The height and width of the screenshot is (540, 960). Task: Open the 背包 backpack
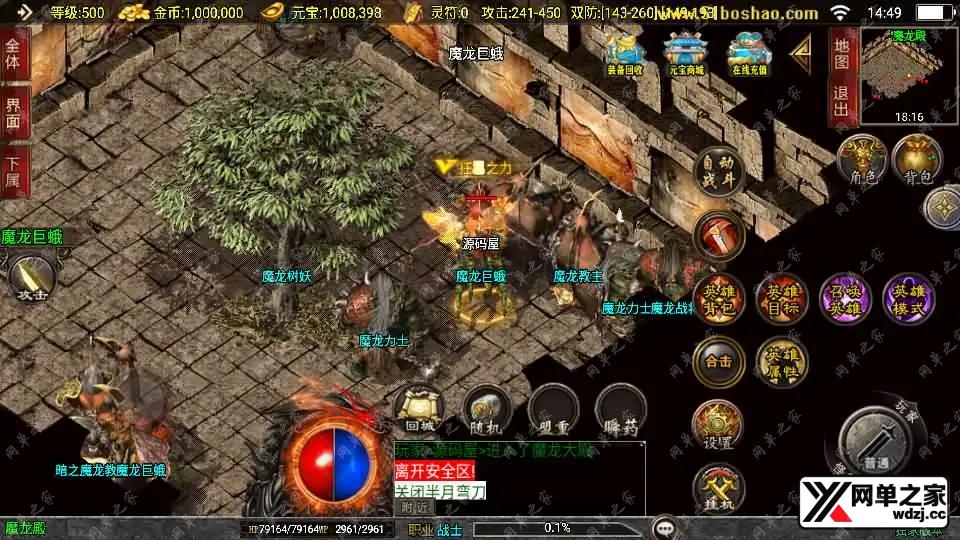[x=917, y=160]
